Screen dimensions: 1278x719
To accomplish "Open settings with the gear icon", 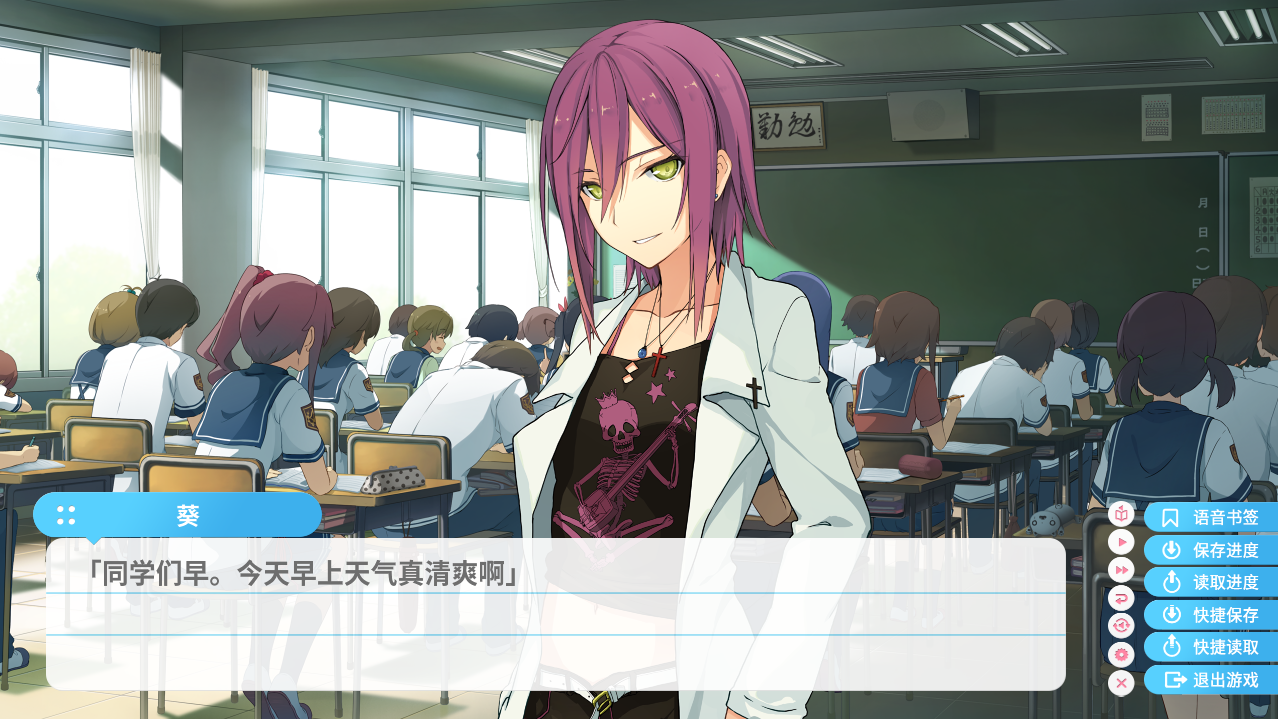I will point(1121,655).
